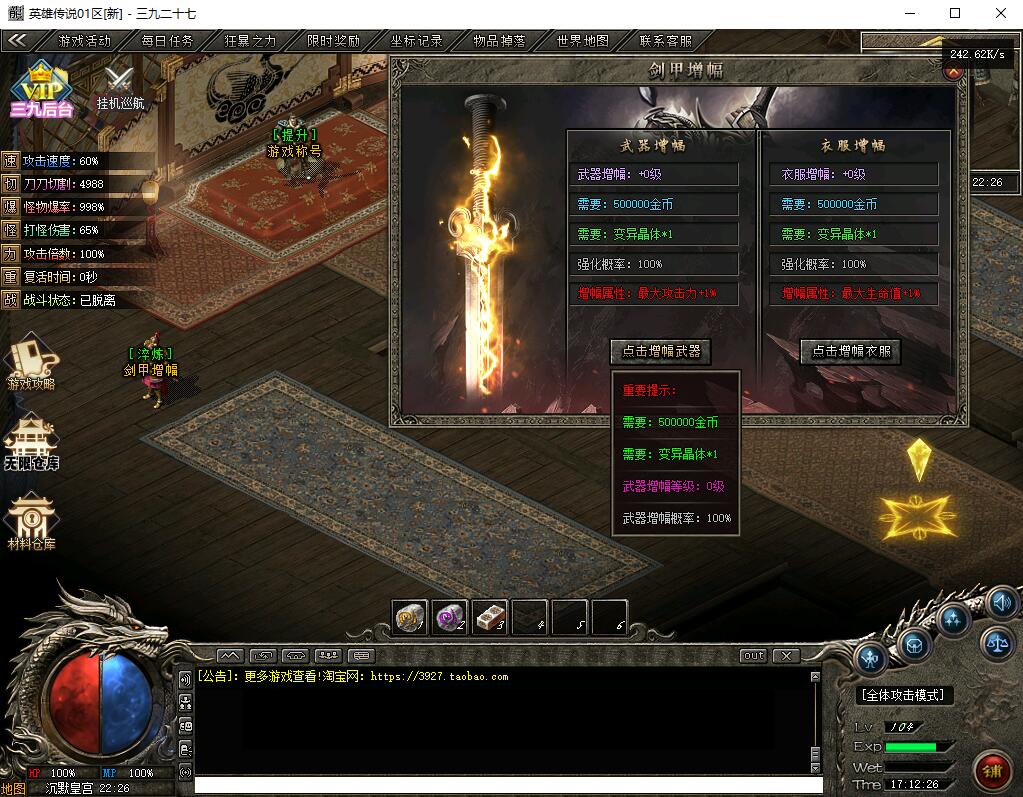Image resolution: width=1023 pixels, height=797 pixels.
Task: Open the 世界地图 world map
Action: click(582, 41)
